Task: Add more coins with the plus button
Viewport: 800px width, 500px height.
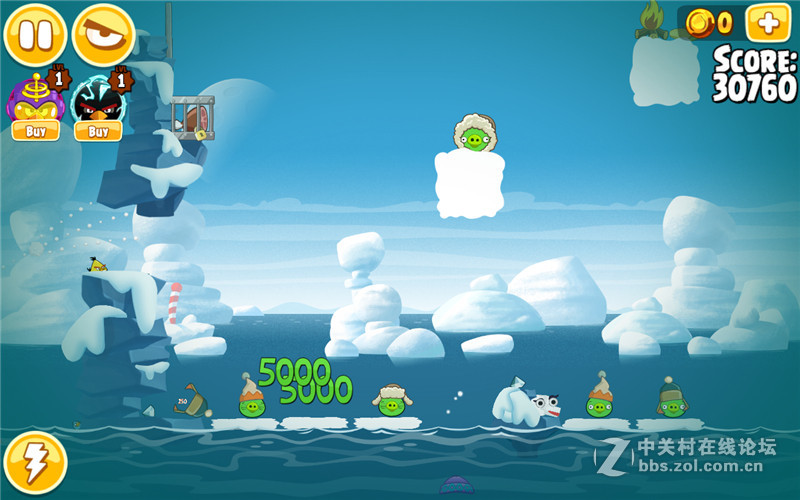Action: [x=767, y=22]
